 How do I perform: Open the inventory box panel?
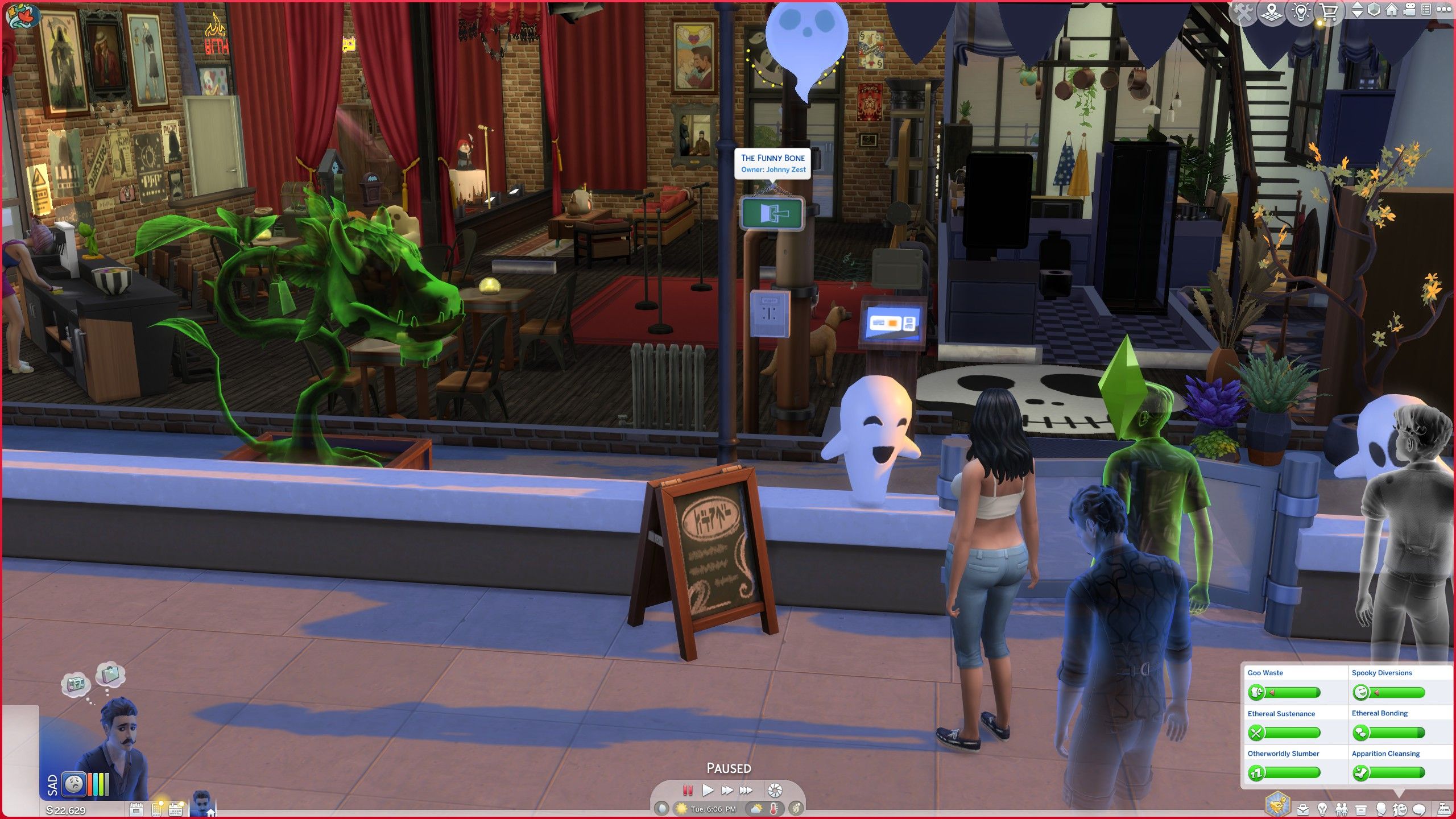tap(1361, 809)
